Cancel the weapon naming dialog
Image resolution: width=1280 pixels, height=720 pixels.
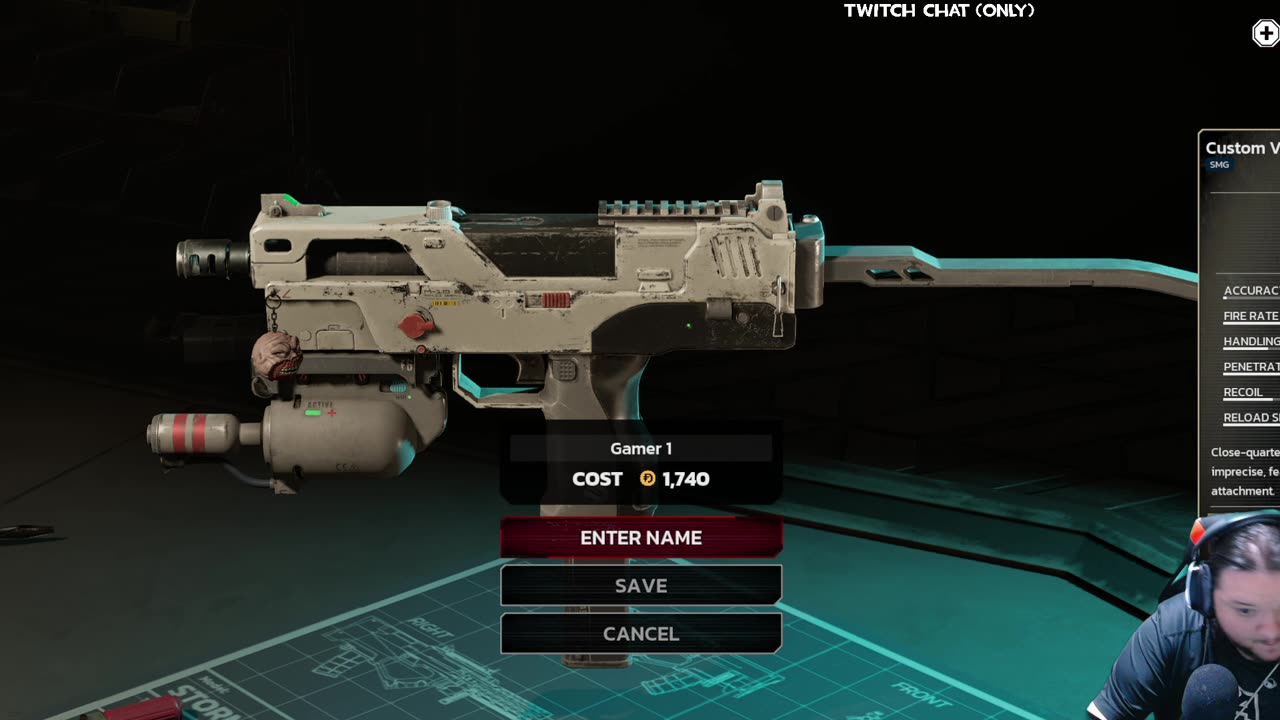641,634
